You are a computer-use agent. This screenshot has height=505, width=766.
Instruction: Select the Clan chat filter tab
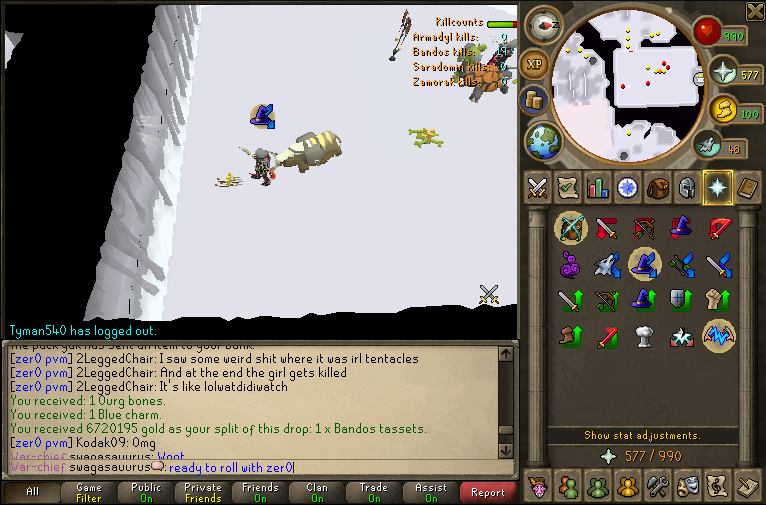pos(317,492)
